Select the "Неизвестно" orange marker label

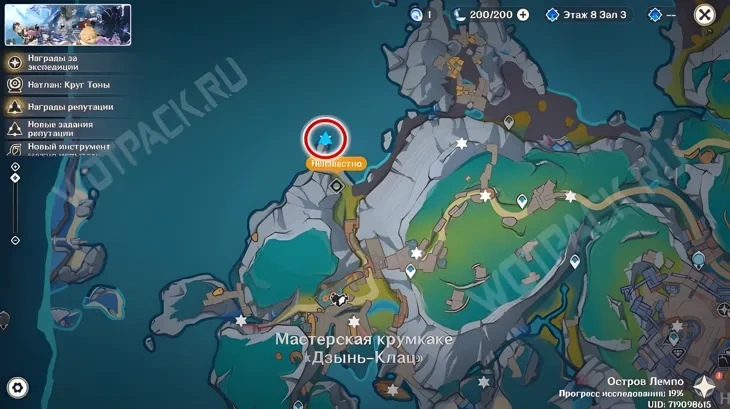(x=337, y=161)
